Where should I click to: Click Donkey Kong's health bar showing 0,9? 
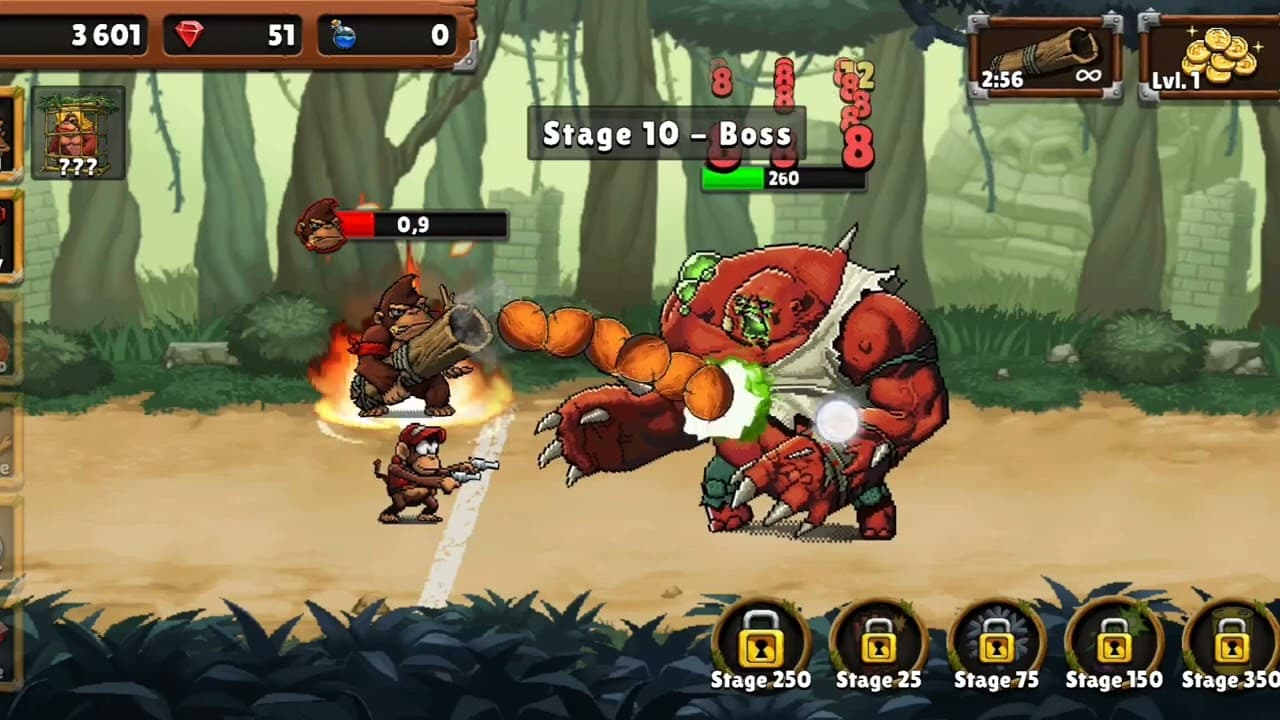click(x=420, y=225)
